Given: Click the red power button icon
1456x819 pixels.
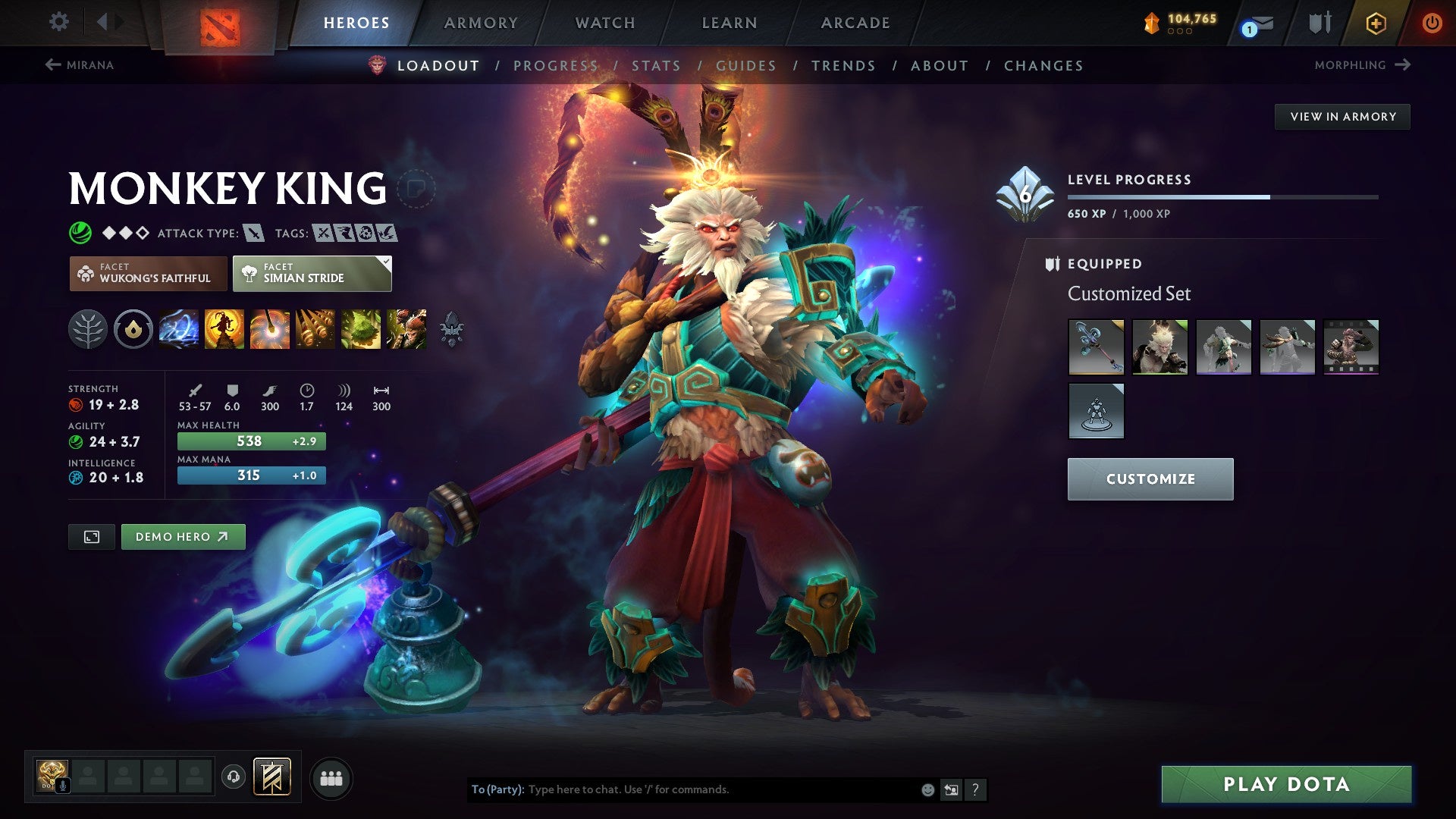Looking at the screenshot, I should (1432, 23).
